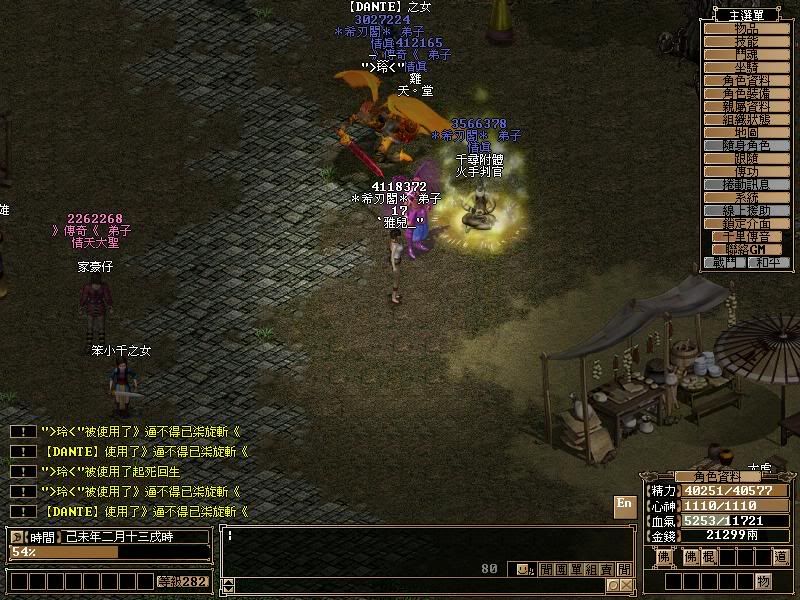The width and height of the screenshot is (800, 600).
Task: Open 線上援助 online help
Action: 747,210
